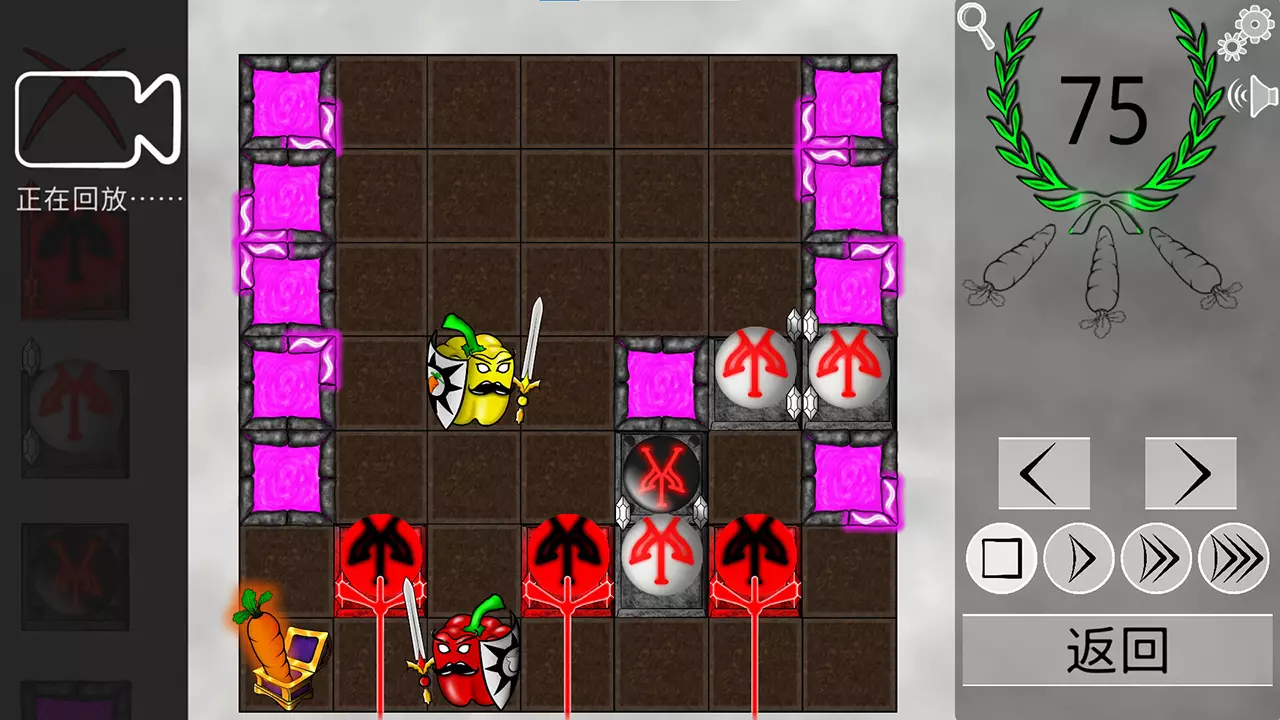1280x720 pixels.
Task: Mute game audio via the speaker icon
Action: tap(1258, 95)
